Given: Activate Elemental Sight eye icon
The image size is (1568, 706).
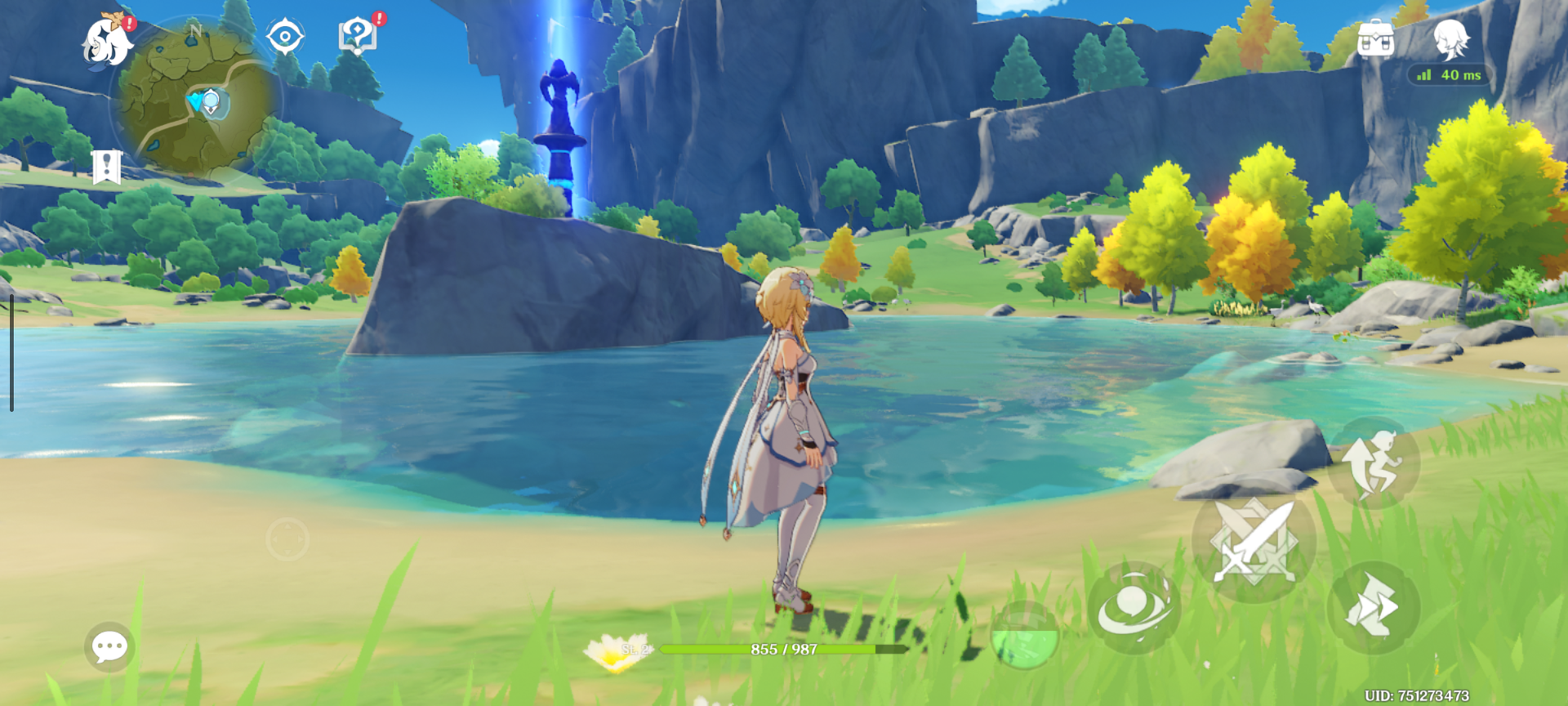Looking at the screenshot, I should pyautogui.click(x=285, y=37).
